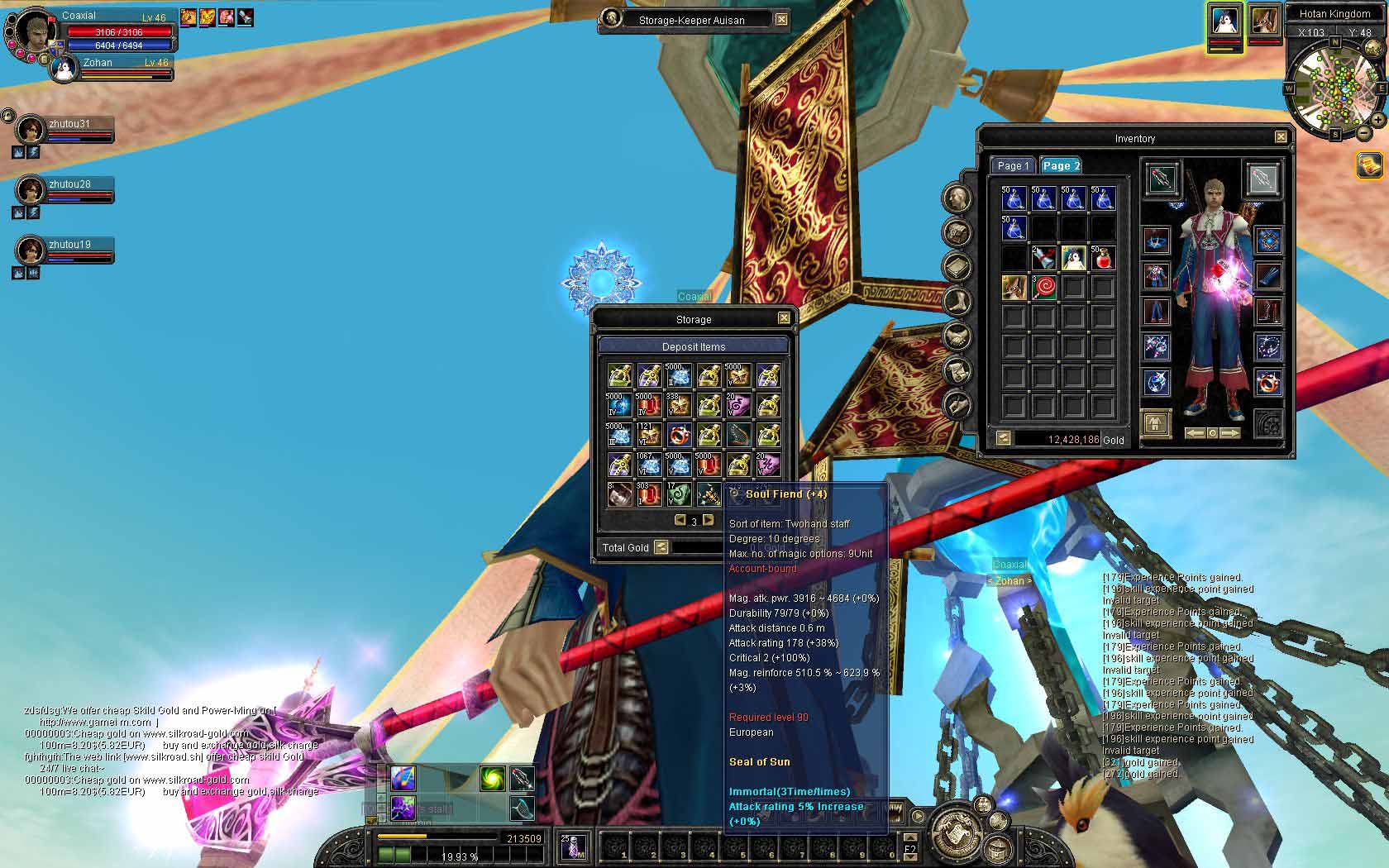The image size is (1389, 868).
Task: Switch to inventory Page 1 tab
Action: [1013, 165]
